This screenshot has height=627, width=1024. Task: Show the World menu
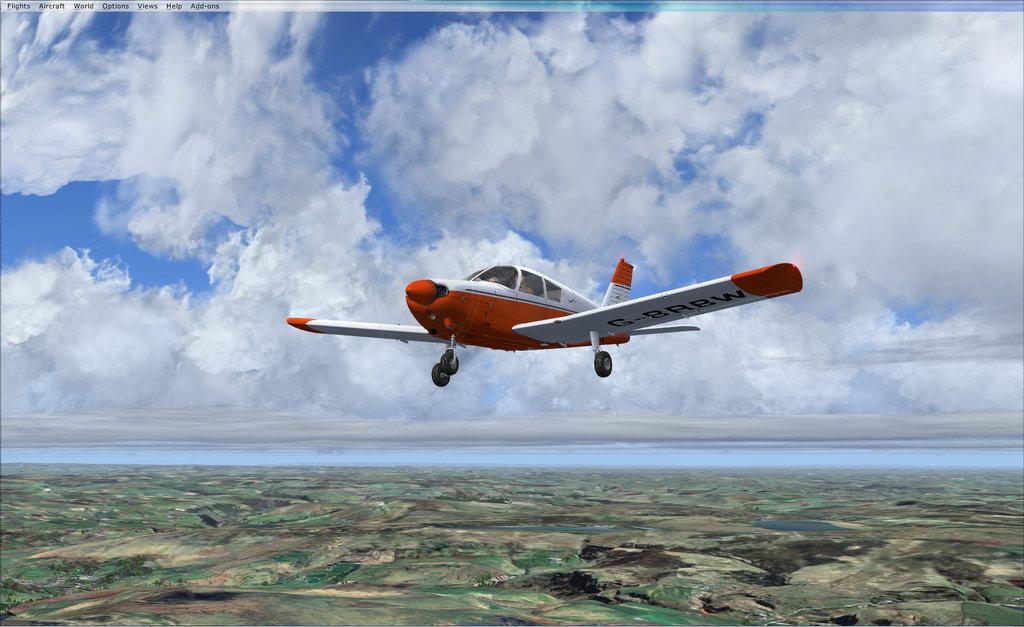pyautogui.click(x=83, y=6)
